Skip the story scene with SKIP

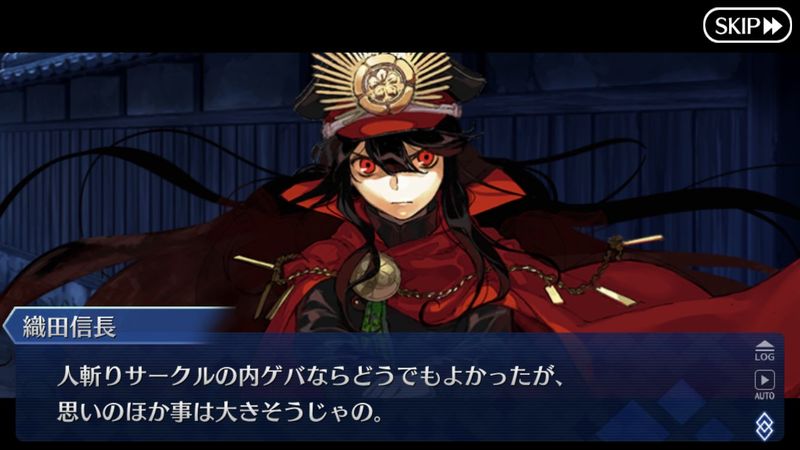[746, 25]
